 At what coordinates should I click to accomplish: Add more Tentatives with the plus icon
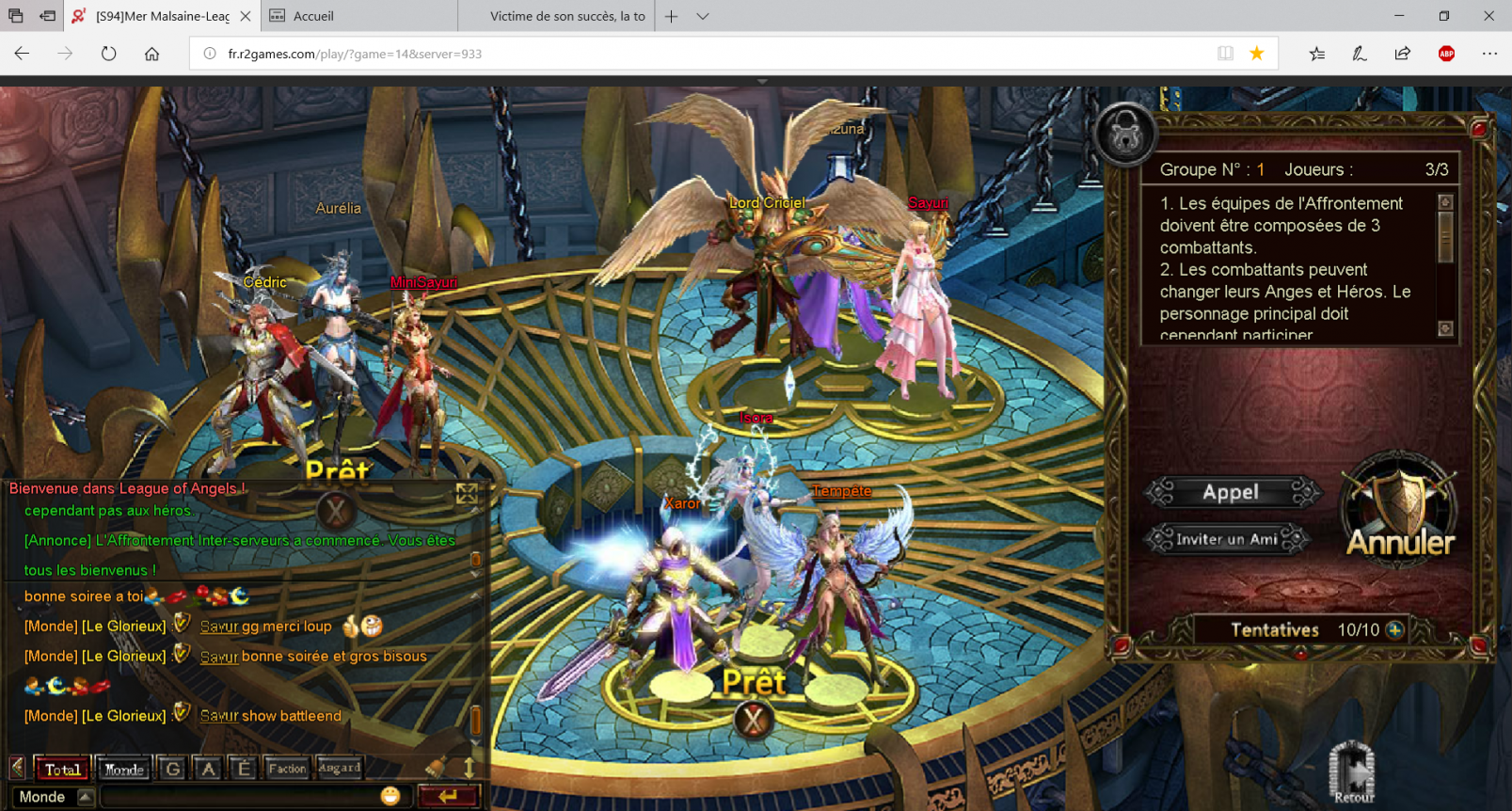(1394, 629)
